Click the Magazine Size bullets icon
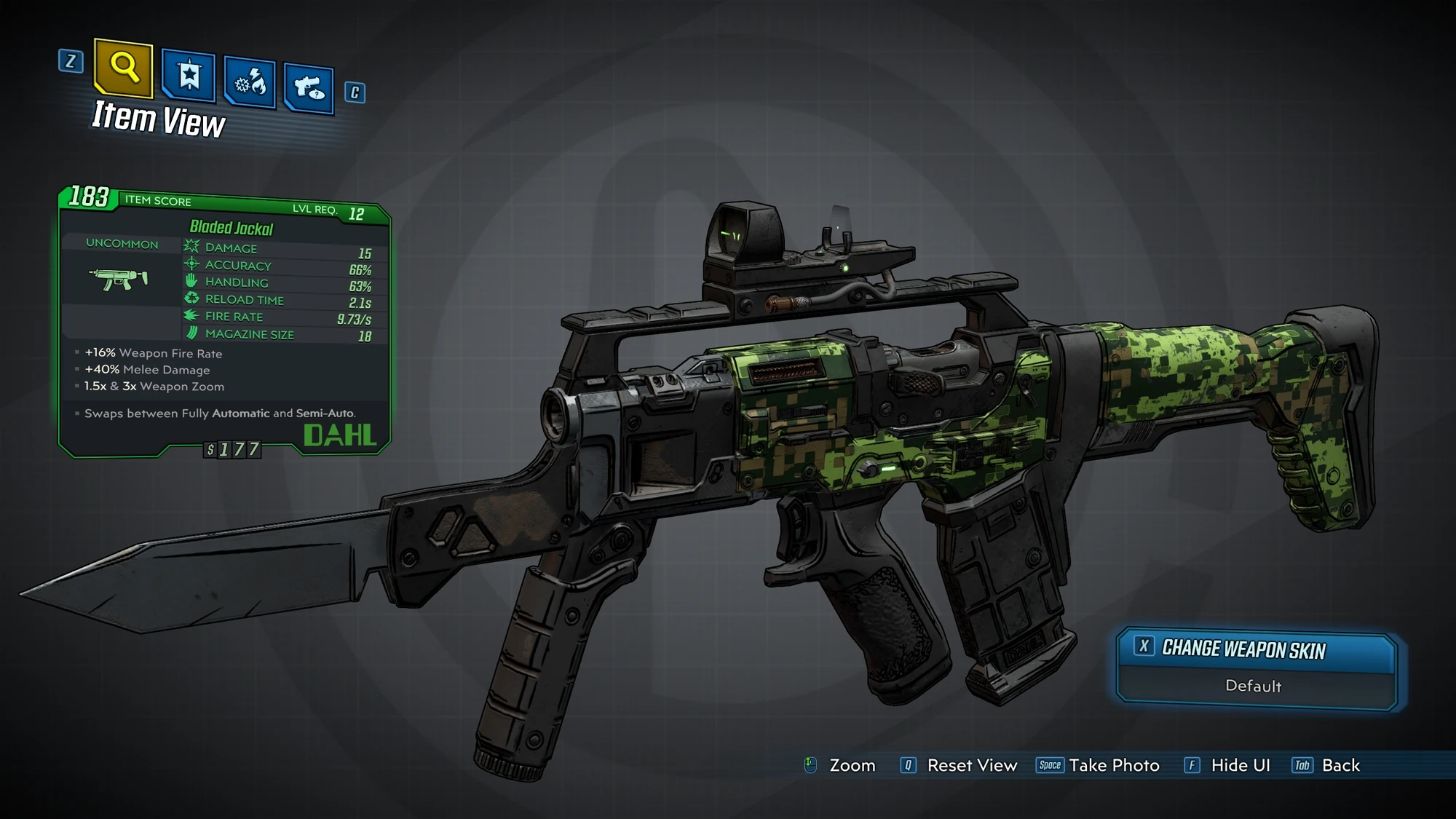 click(x=191, y=334)
